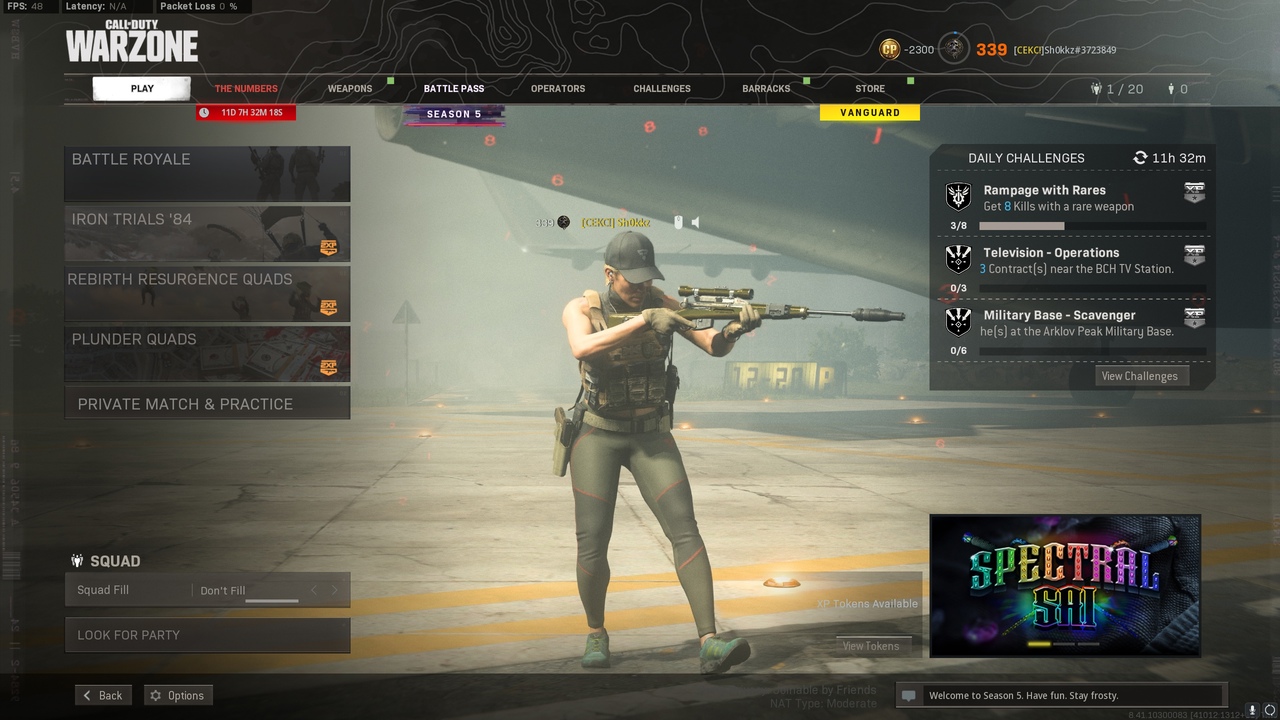
Task: Click the daily challenges refresh timer icon
Action: [x=1140, y=158]
